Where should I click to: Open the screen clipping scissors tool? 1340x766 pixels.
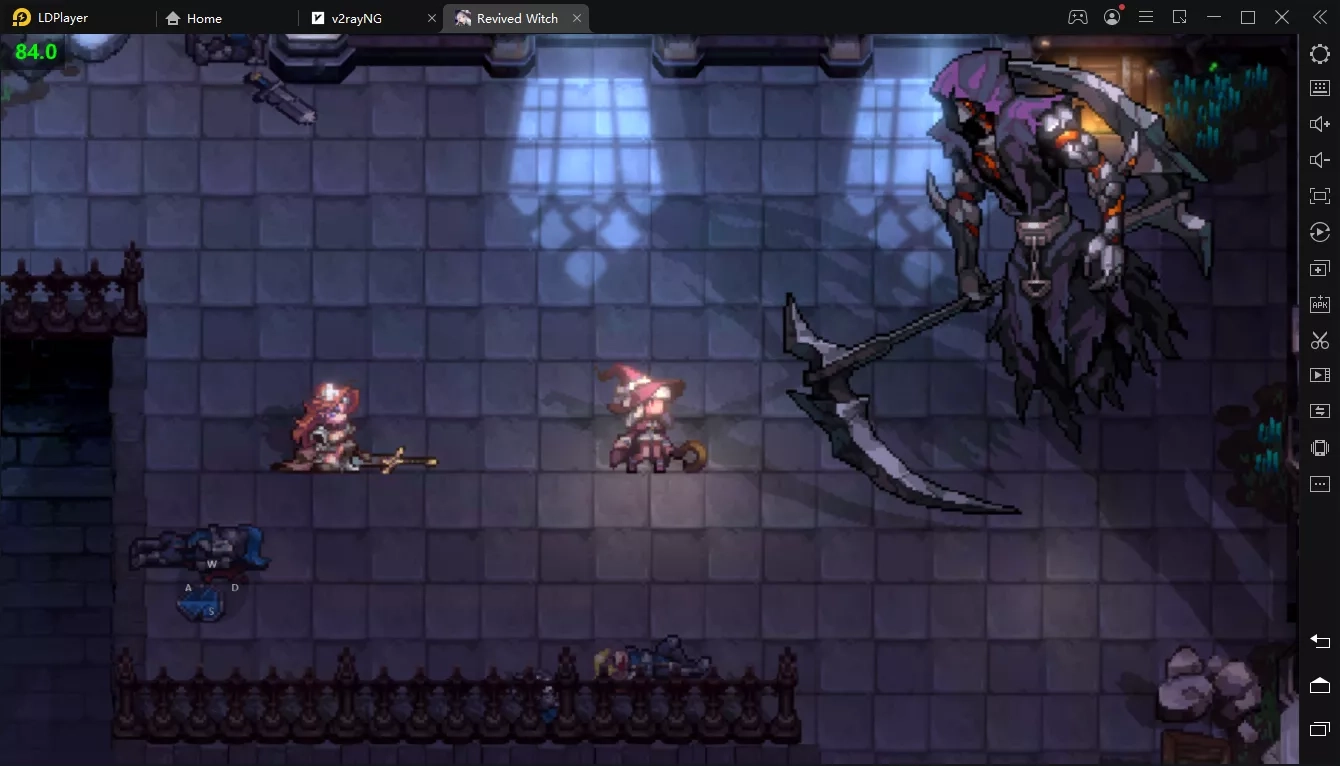(x=1320, y=339)
